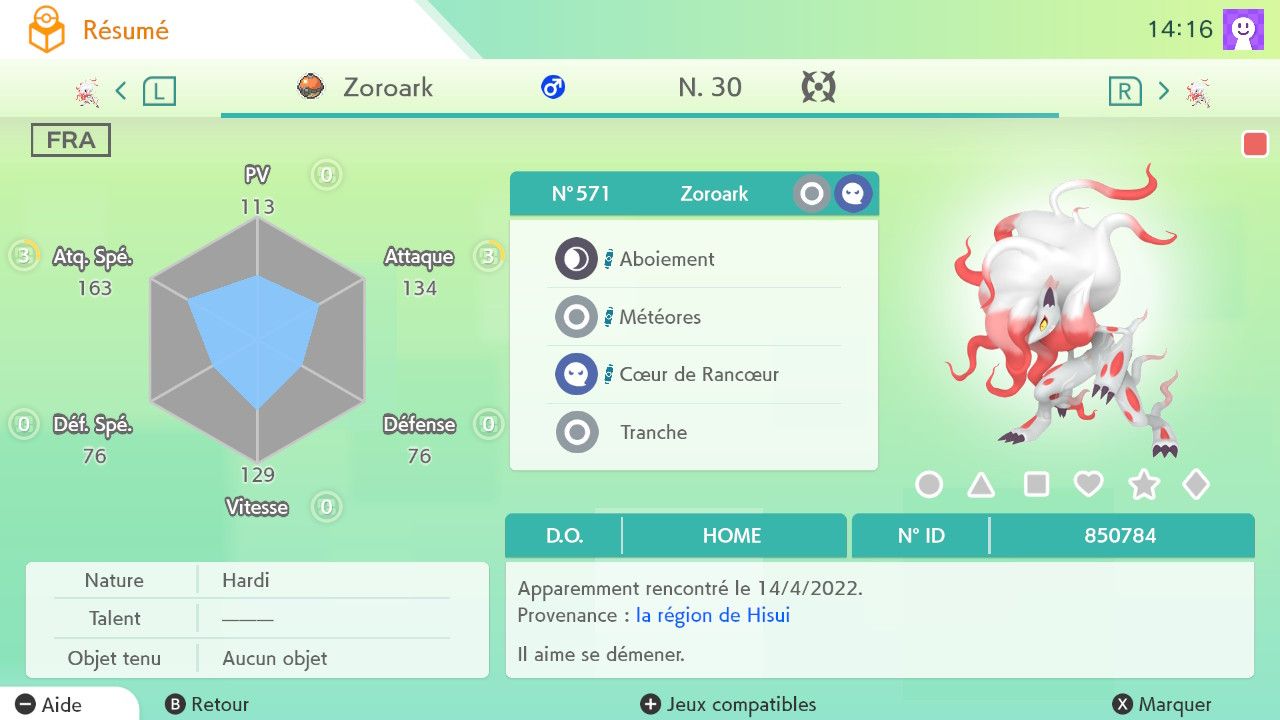
Task: Select the Météores move
Action: pyautogui.click(x=660, y=318)
